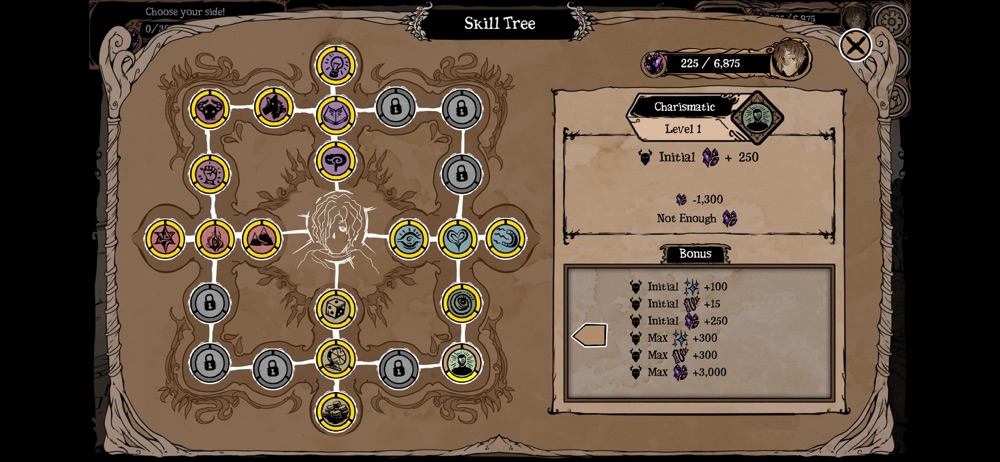
Task: Select the brain skill node
Action: [336, 160]
